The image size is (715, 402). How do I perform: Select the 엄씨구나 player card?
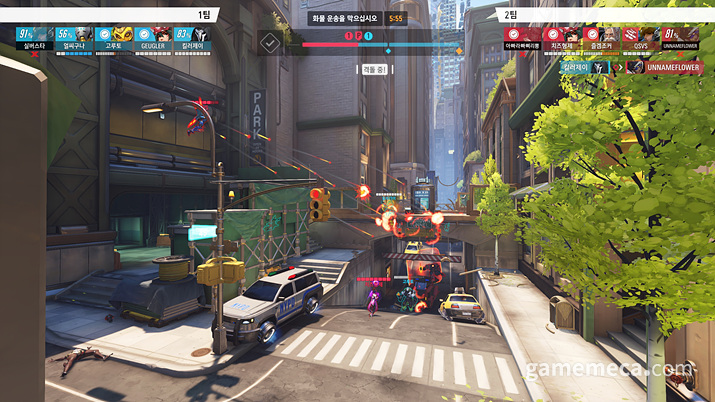click(x=74, y=37)
